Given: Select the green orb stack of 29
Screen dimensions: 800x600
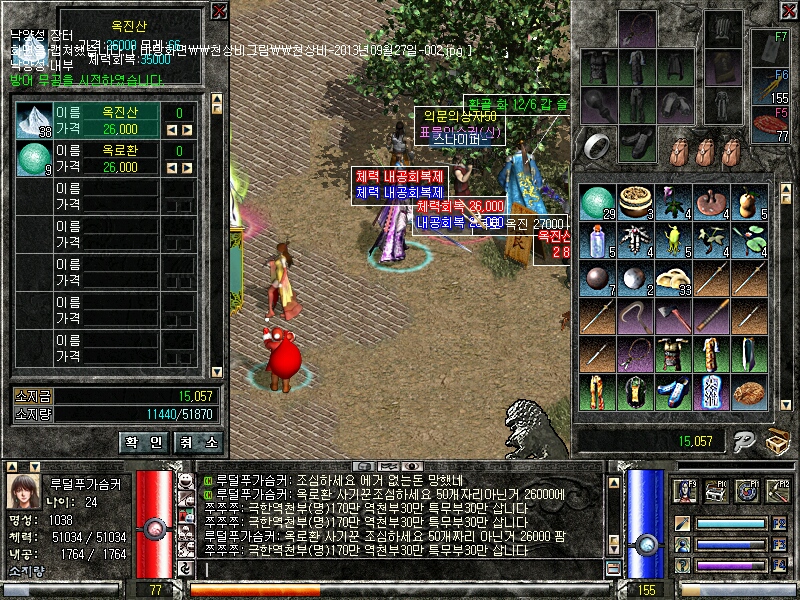Looking at the screenshot, I should click(596, 202).
